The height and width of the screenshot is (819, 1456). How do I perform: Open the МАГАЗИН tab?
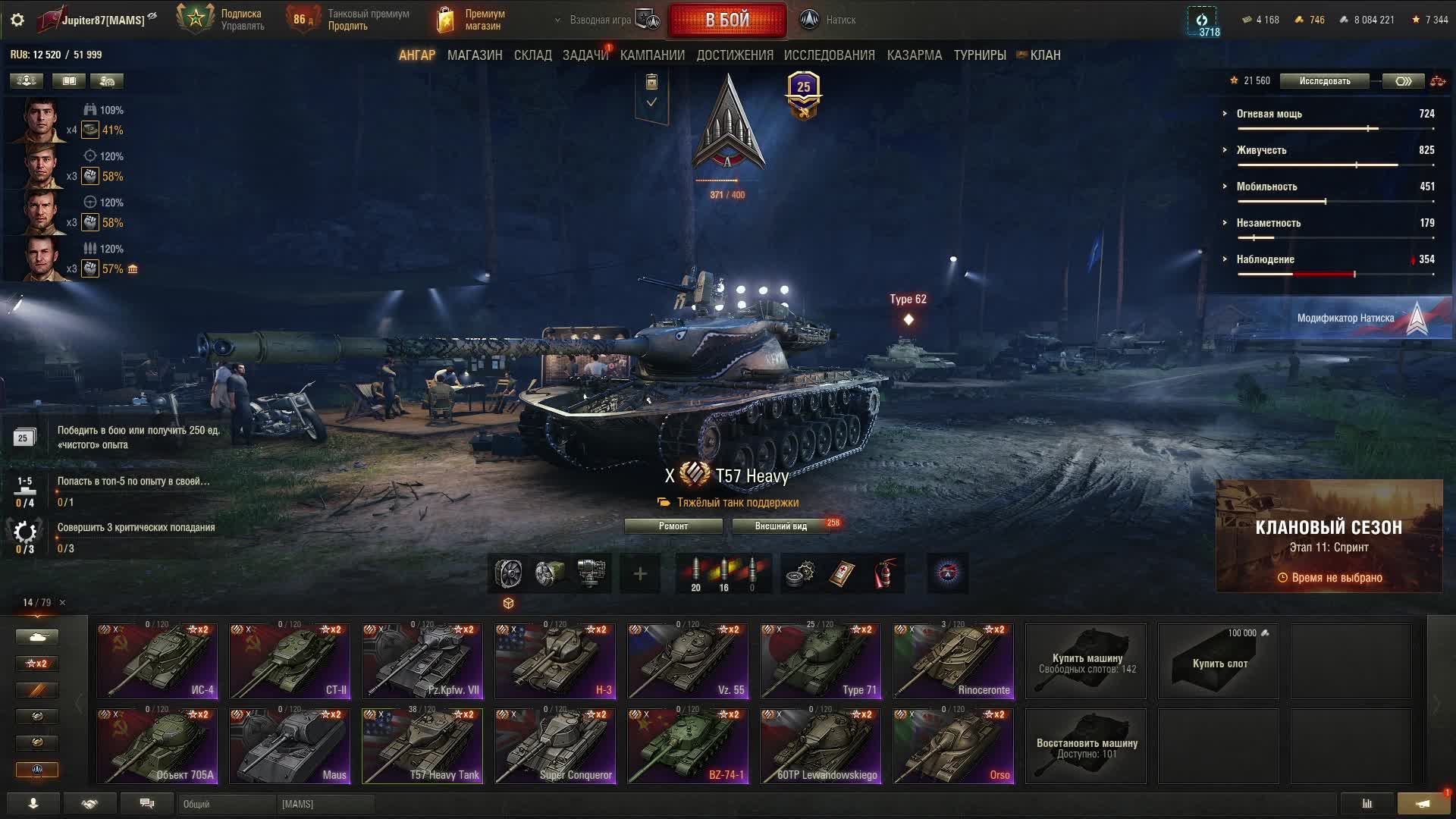point(475,55)
